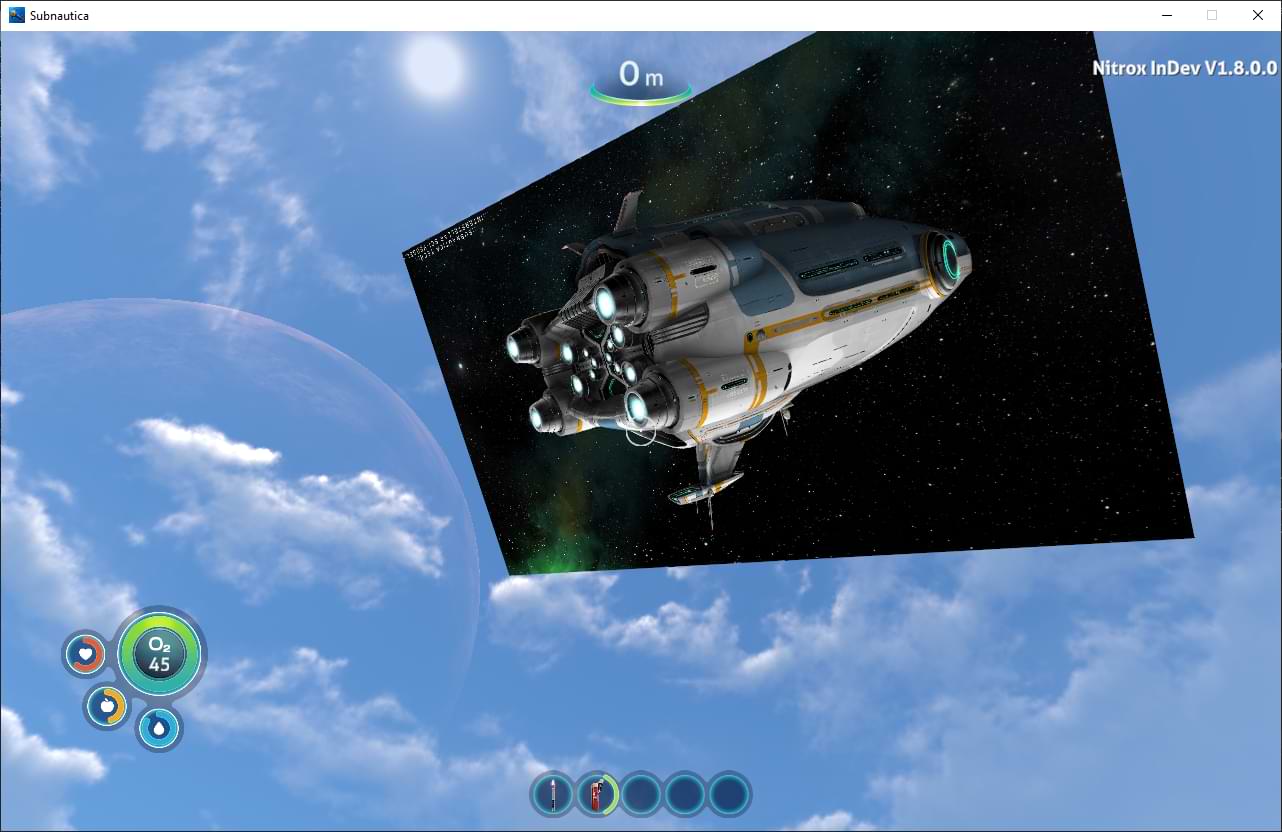The height and width of the screenshot is (832, 1282).
Task: Click the O2 gauge showing 45
Action: pos(160,654)
